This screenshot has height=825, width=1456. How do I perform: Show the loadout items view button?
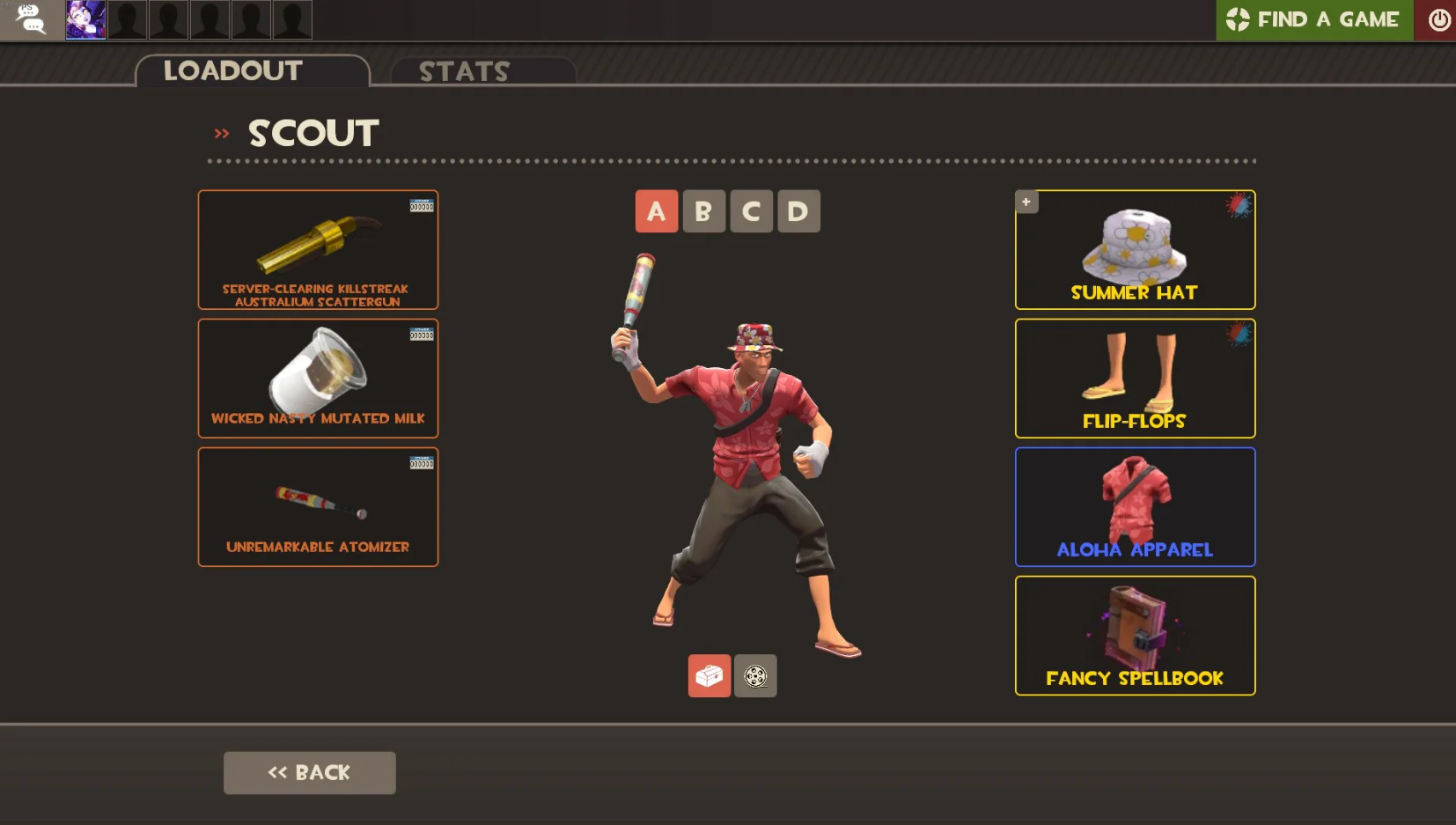[710, 676]
